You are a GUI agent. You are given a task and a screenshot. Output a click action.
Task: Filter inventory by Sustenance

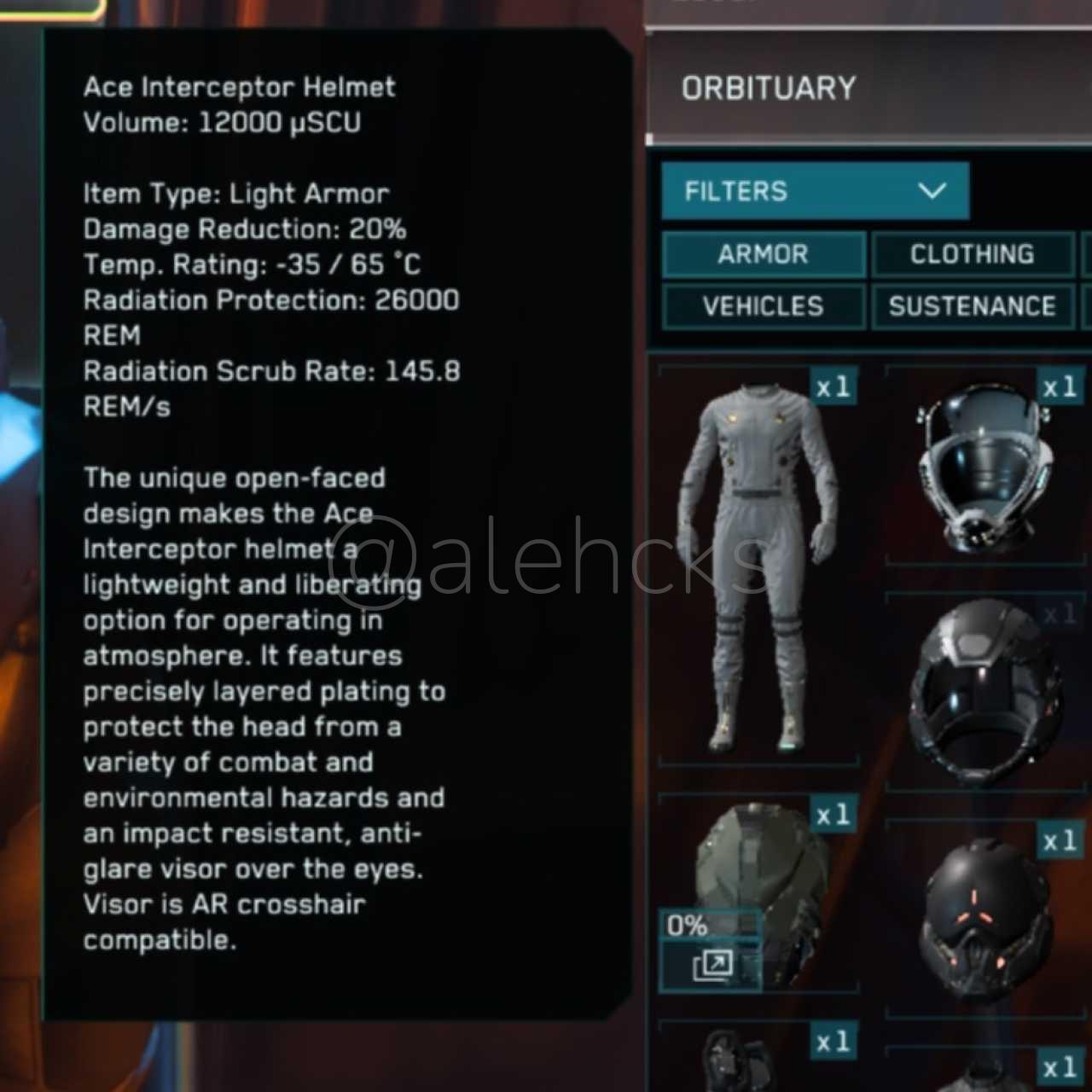972,306
